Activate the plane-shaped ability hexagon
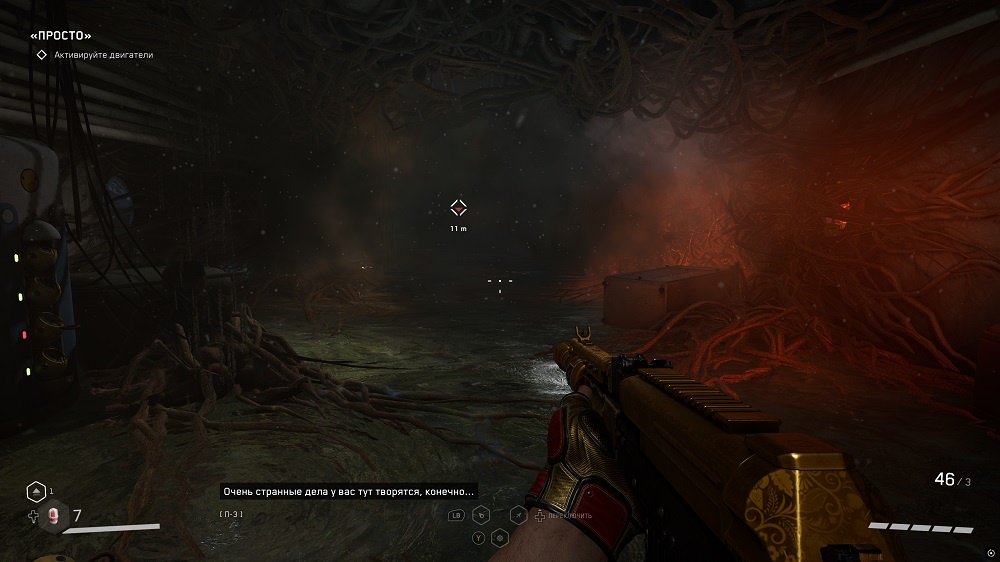Image resolution: width=1000 pixels, height=562 pixels. pyautogui.click(x=518, y=516)
